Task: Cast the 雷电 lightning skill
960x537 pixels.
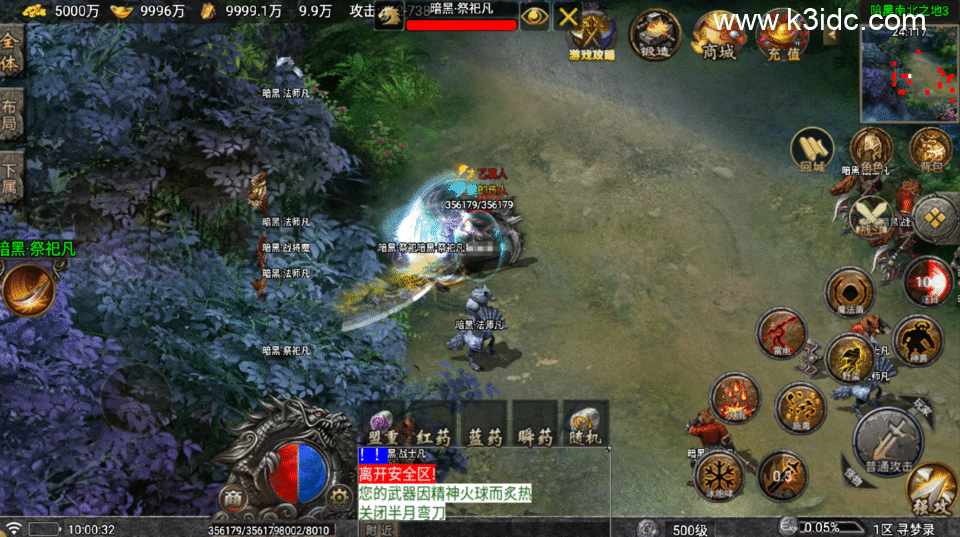Action: click(x=781, y=333)
